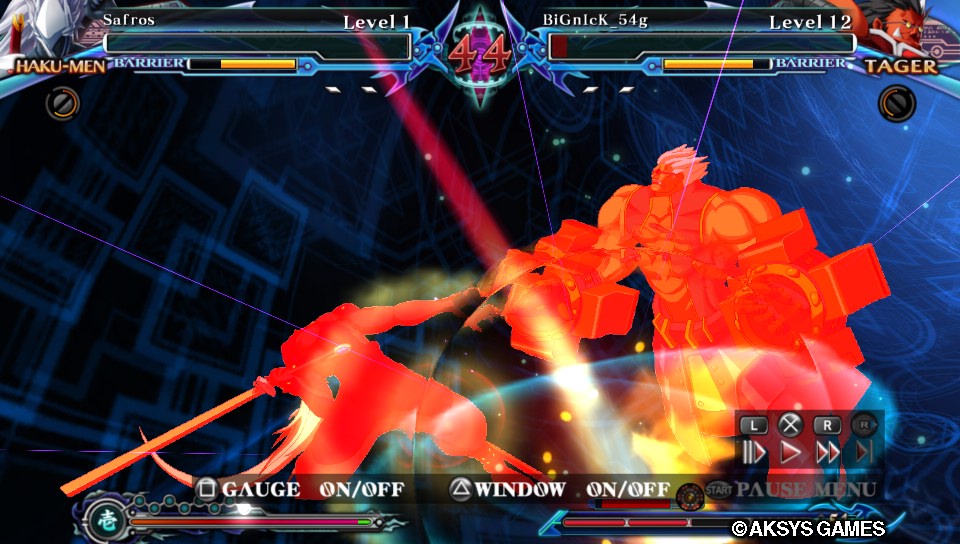The height and width of the screenshot is (544, 960).
Task: Skip to the next replay section
Action: click(x=863, y=452)
